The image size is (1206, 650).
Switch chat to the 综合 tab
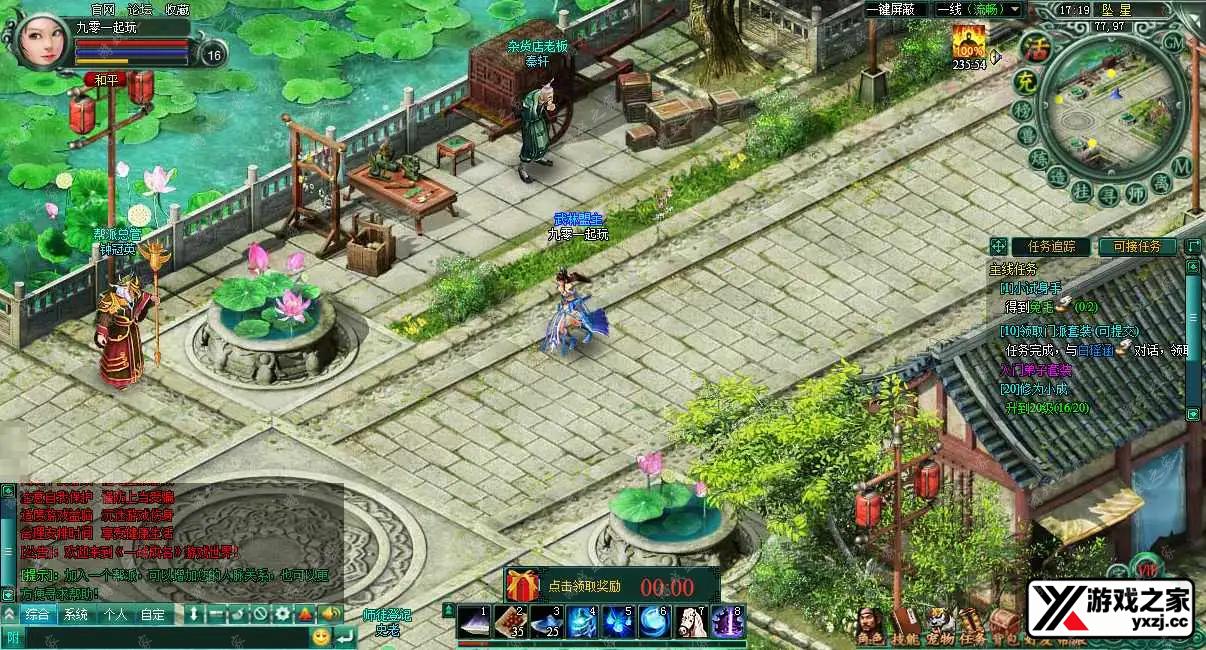point(38,614)
